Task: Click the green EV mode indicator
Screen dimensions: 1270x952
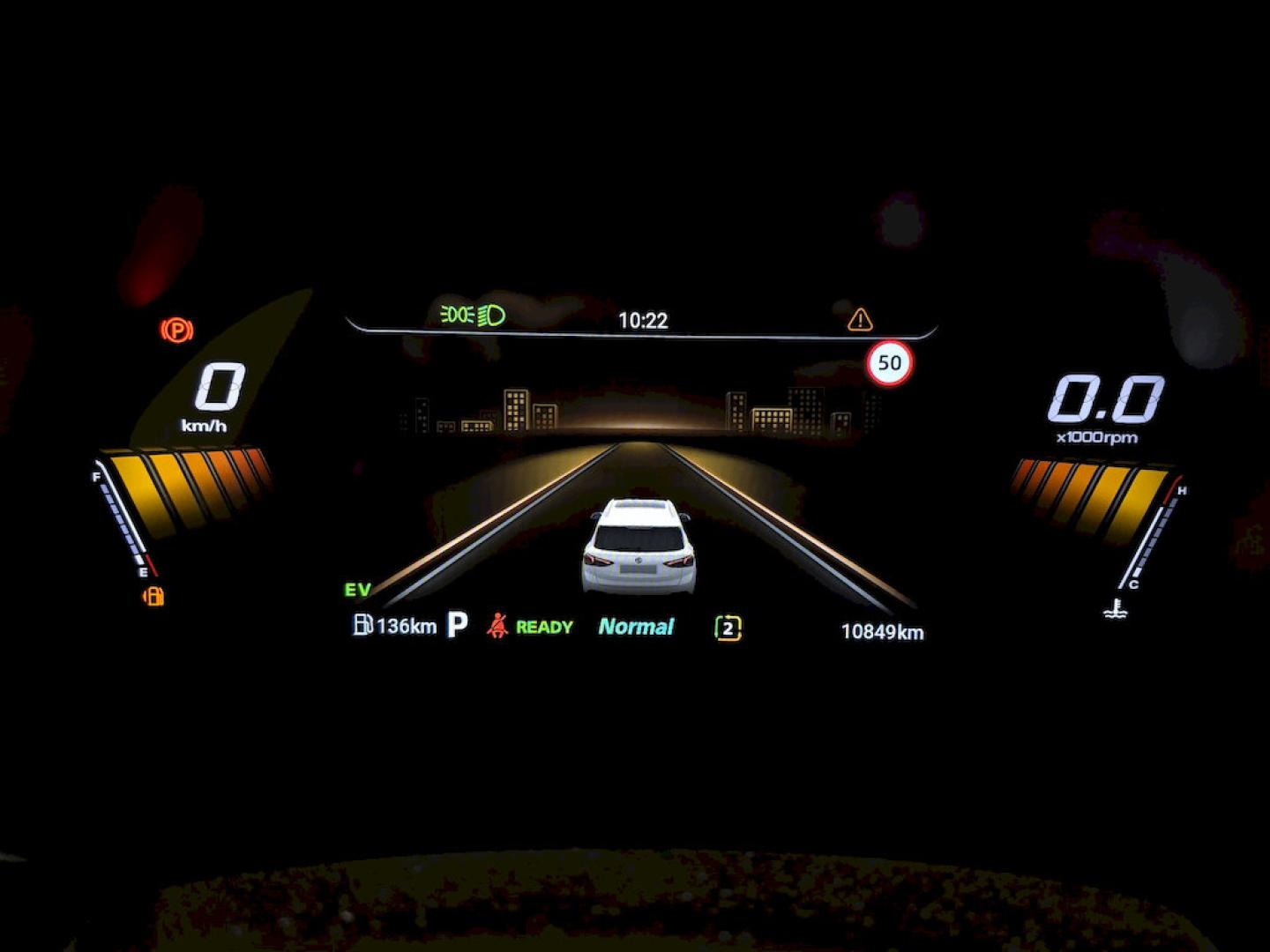Action: [x=358, y=590]
